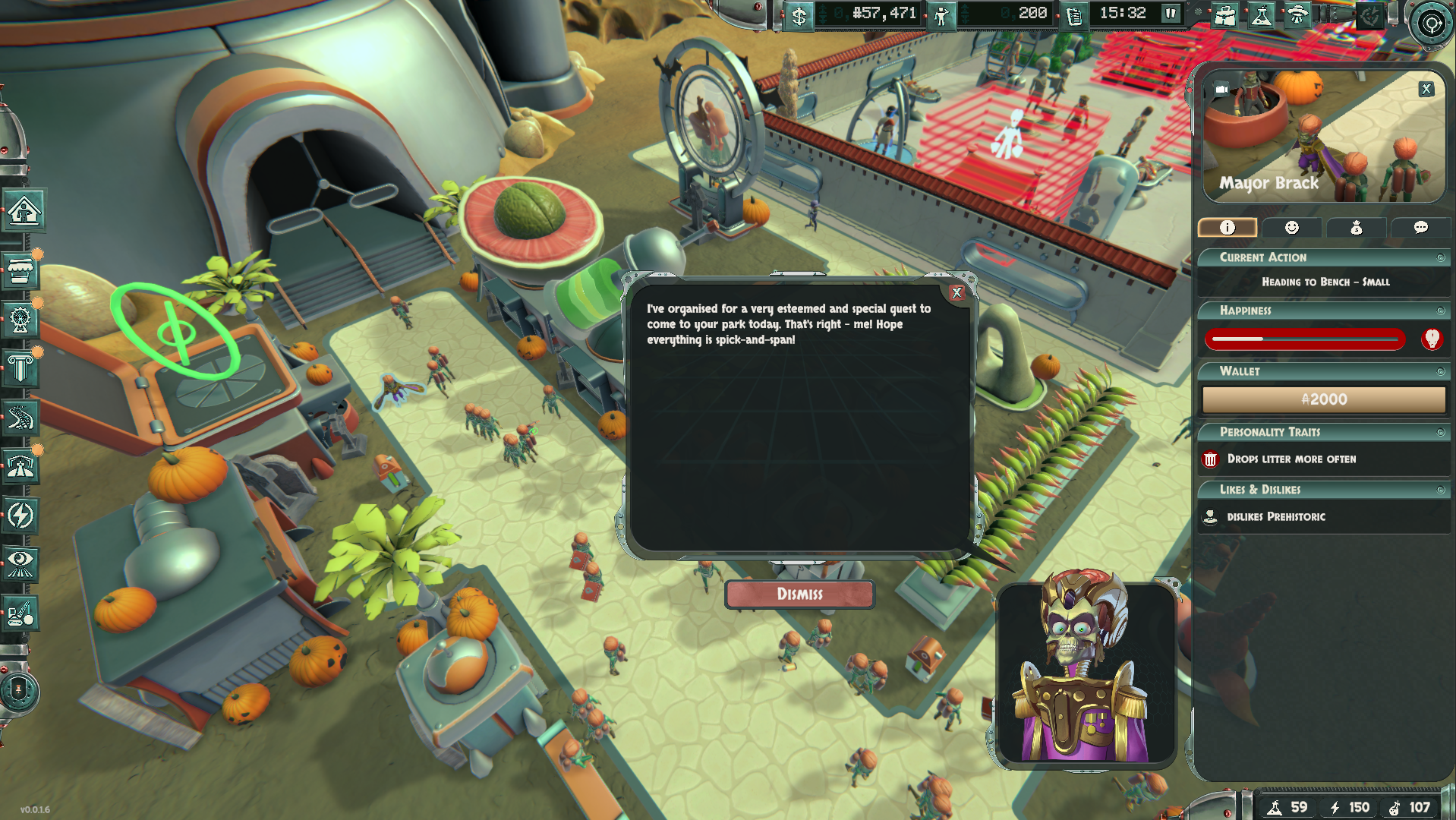Dismiss the Mayor Brack message
This screenshot has height=820, width=1456.
(799, 594)
